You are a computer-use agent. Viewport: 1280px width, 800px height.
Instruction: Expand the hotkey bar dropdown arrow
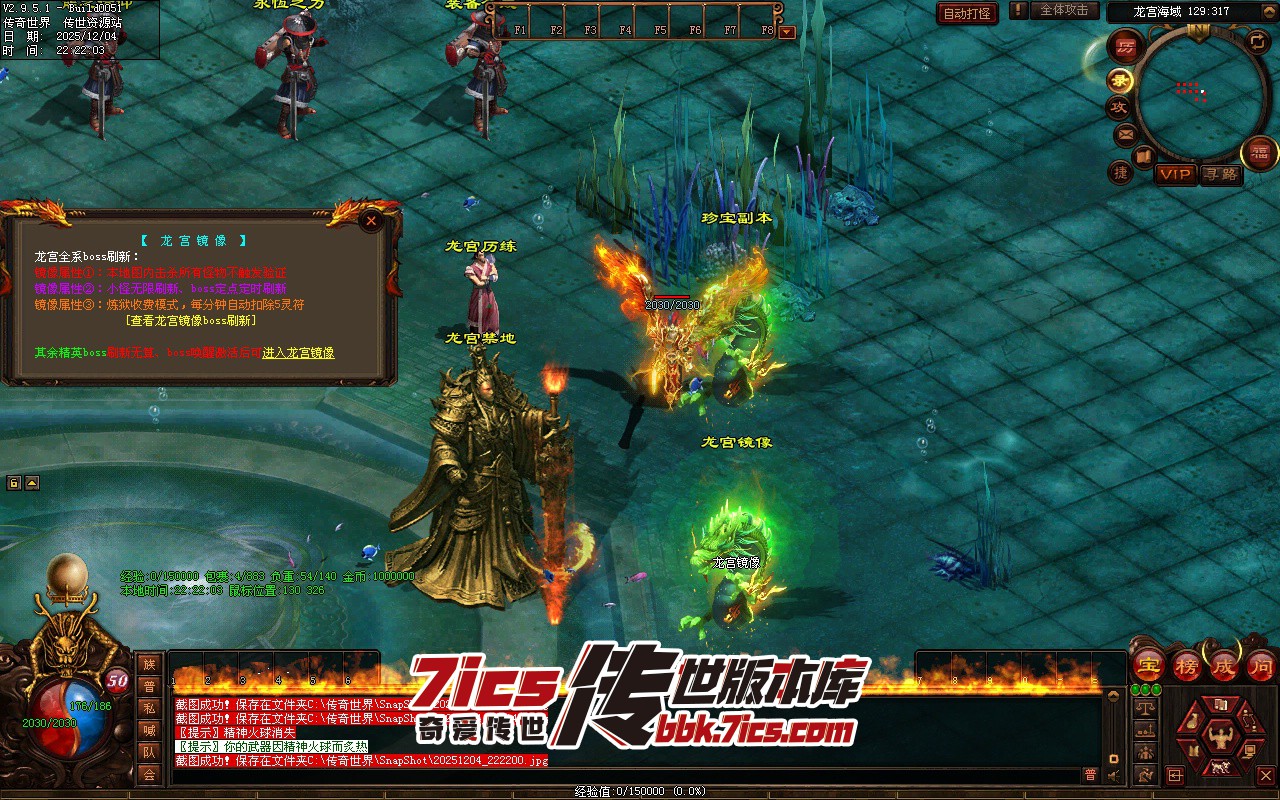787,31
